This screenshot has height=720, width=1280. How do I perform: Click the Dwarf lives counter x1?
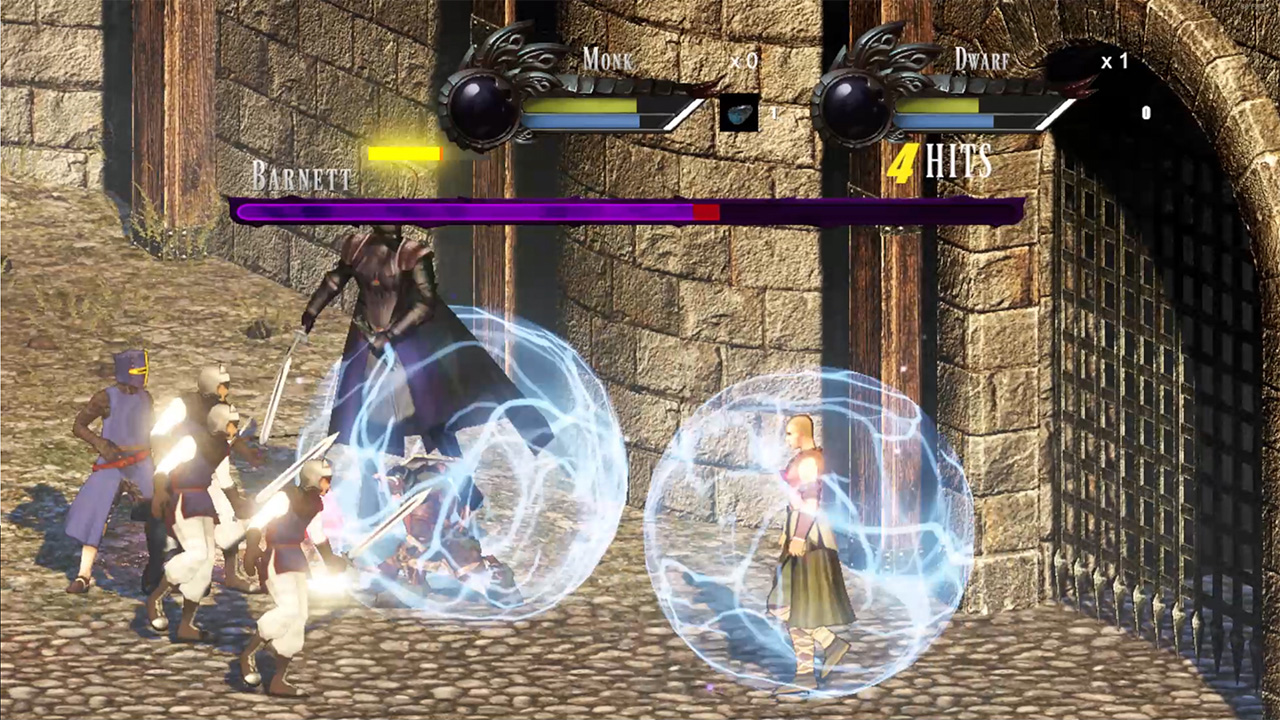(1115, 61)
